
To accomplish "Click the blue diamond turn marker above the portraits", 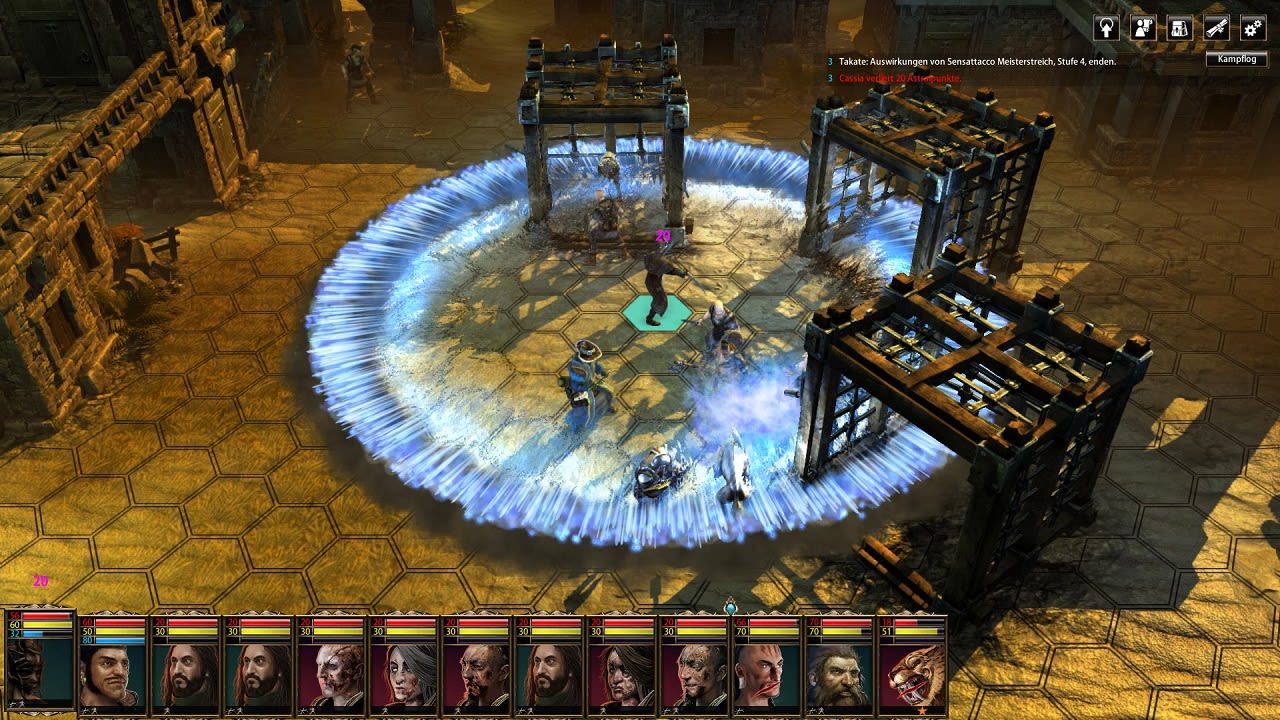I will (x=729, y=605).
